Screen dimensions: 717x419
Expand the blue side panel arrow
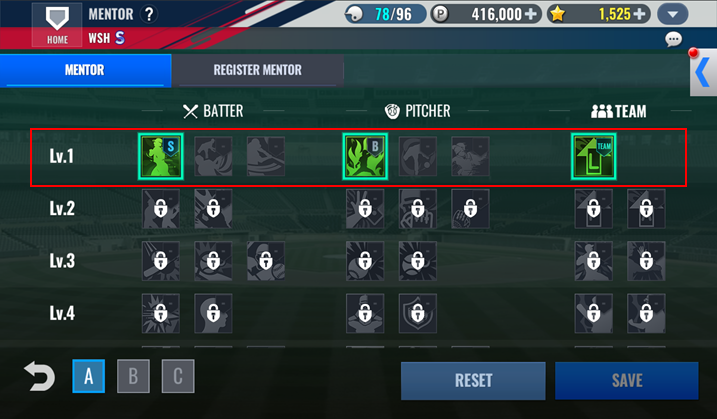pyautogui.click(x=702, y=73)
